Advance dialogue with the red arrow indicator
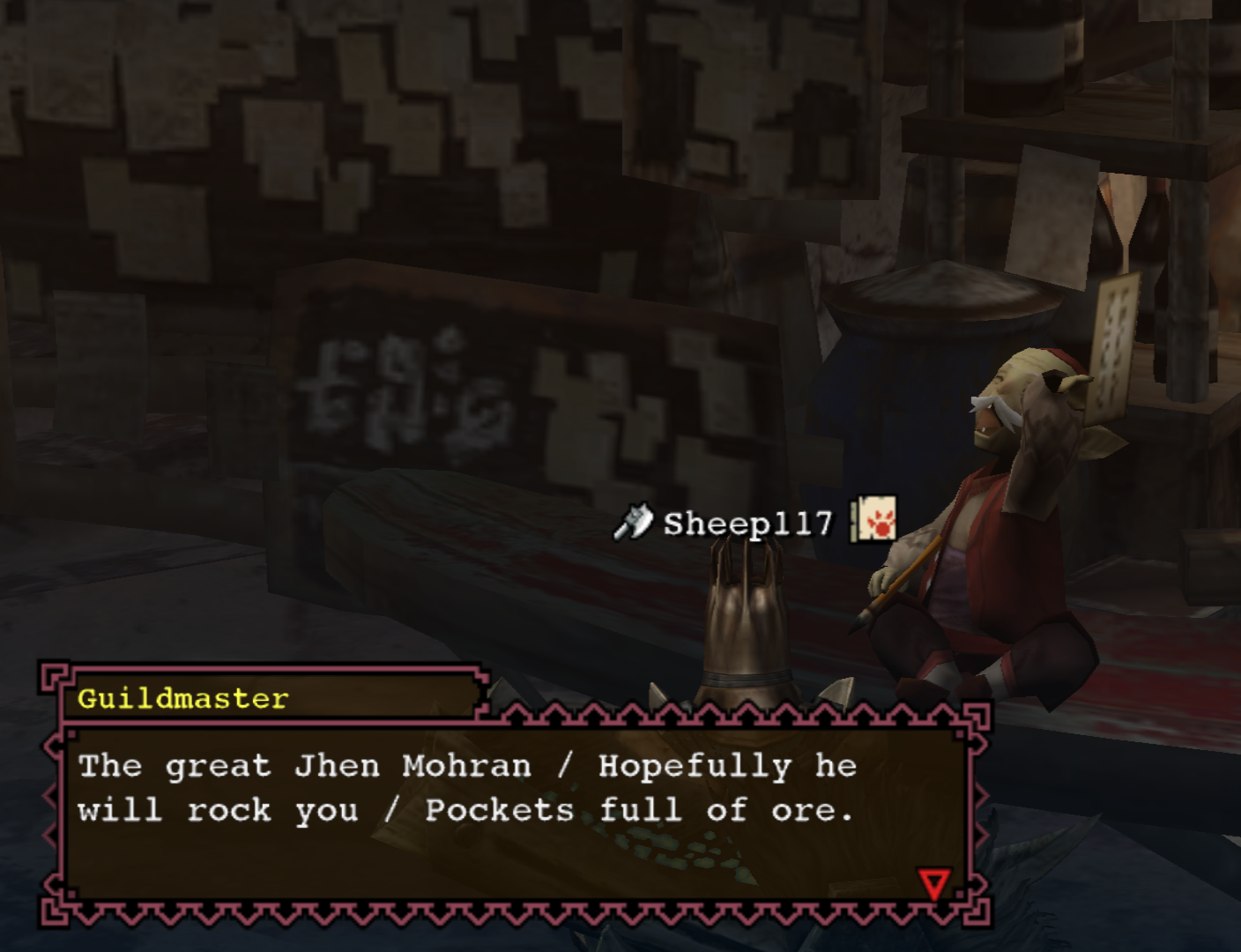The image size is (1241, 952). click(933, 882)
